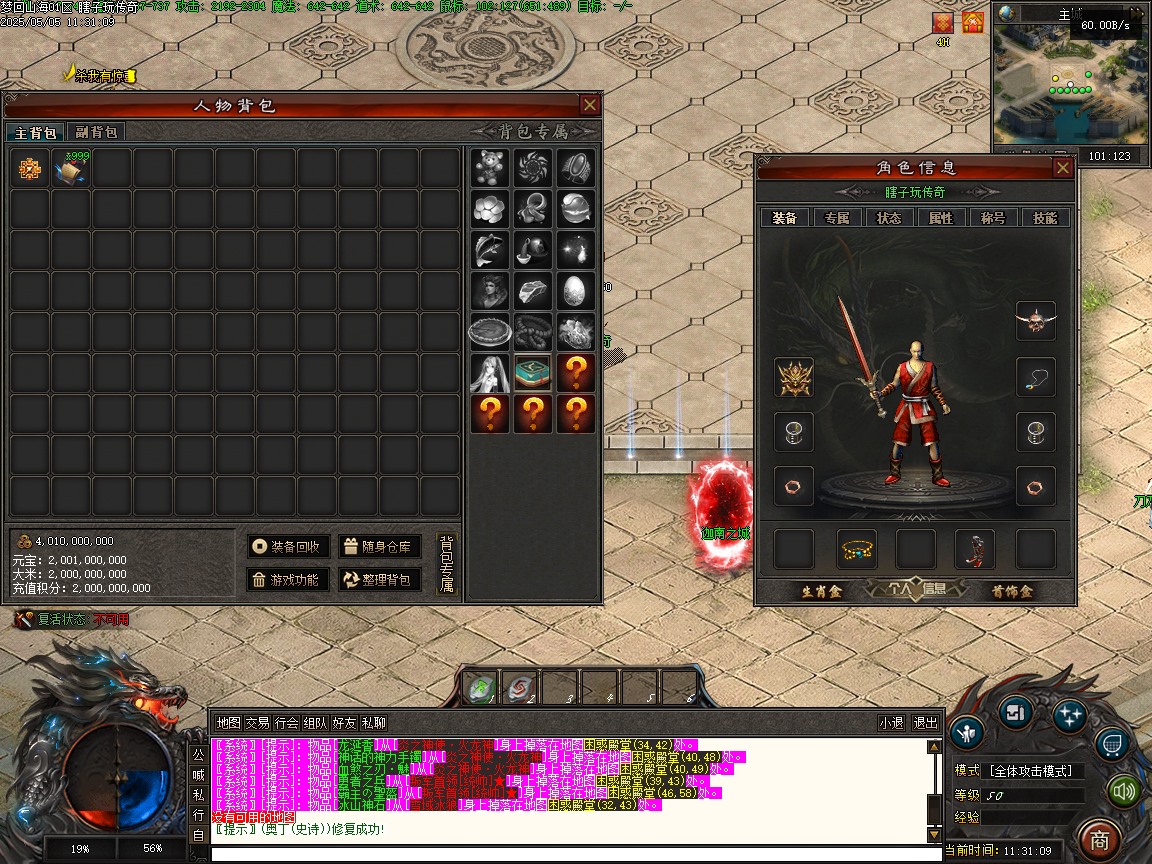The image size is (1152, 864).
Task: Open the 随身仓库 storage
Action: click(379, 546)
